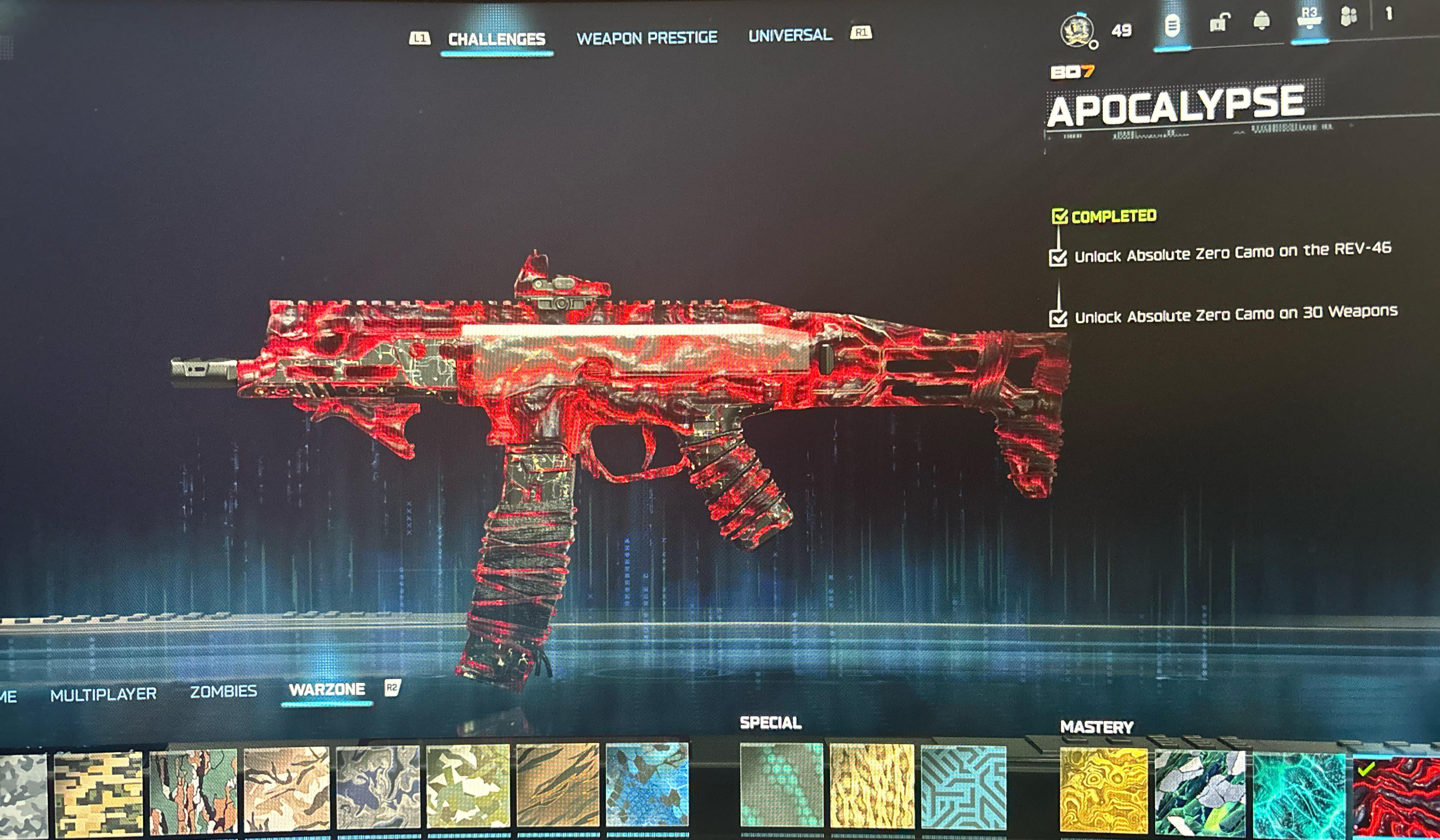Open the social party icon
This screenshot has width=1440, height=840.
1348,17
